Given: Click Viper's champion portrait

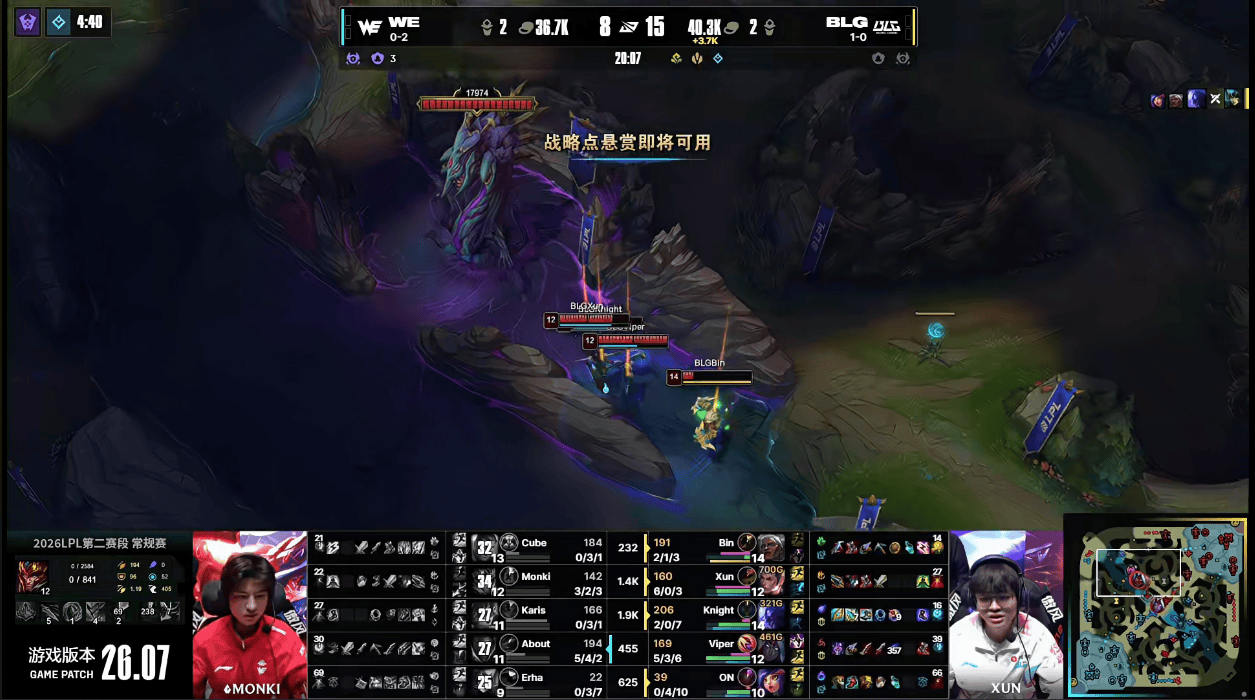Looking at the screenshot, I should [769, 648].
